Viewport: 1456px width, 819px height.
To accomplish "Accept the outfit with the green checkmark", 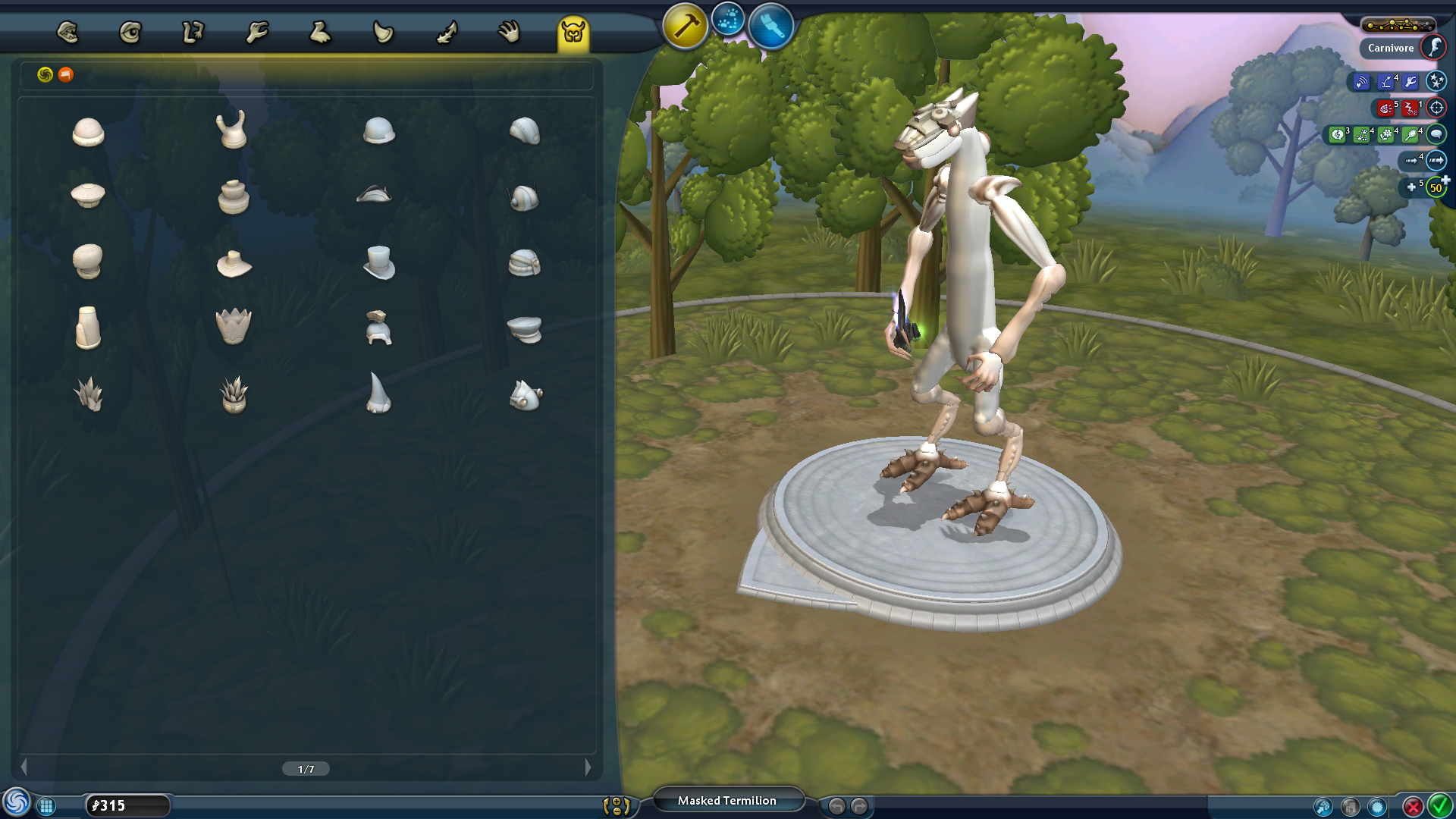I will (1439, 805).
